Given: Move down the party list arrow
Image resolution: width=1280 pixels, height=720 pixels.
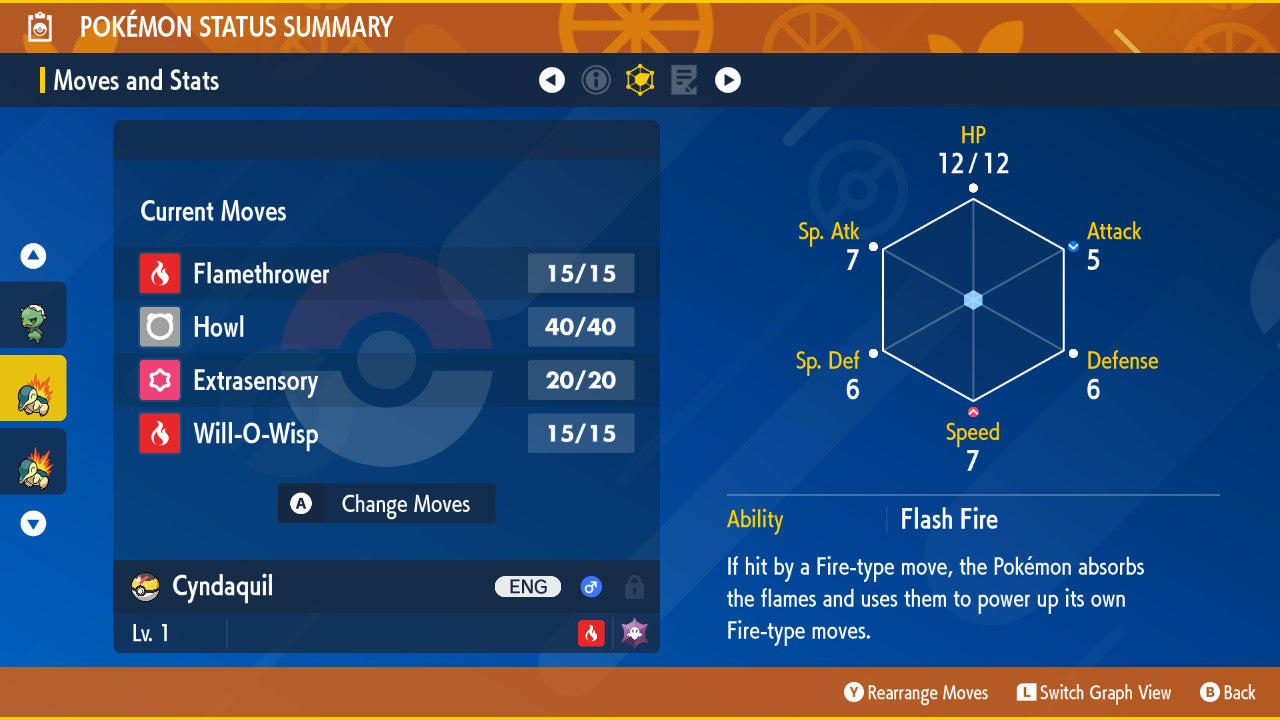Looking at the screenshot, I should click(x=33, y=523).
